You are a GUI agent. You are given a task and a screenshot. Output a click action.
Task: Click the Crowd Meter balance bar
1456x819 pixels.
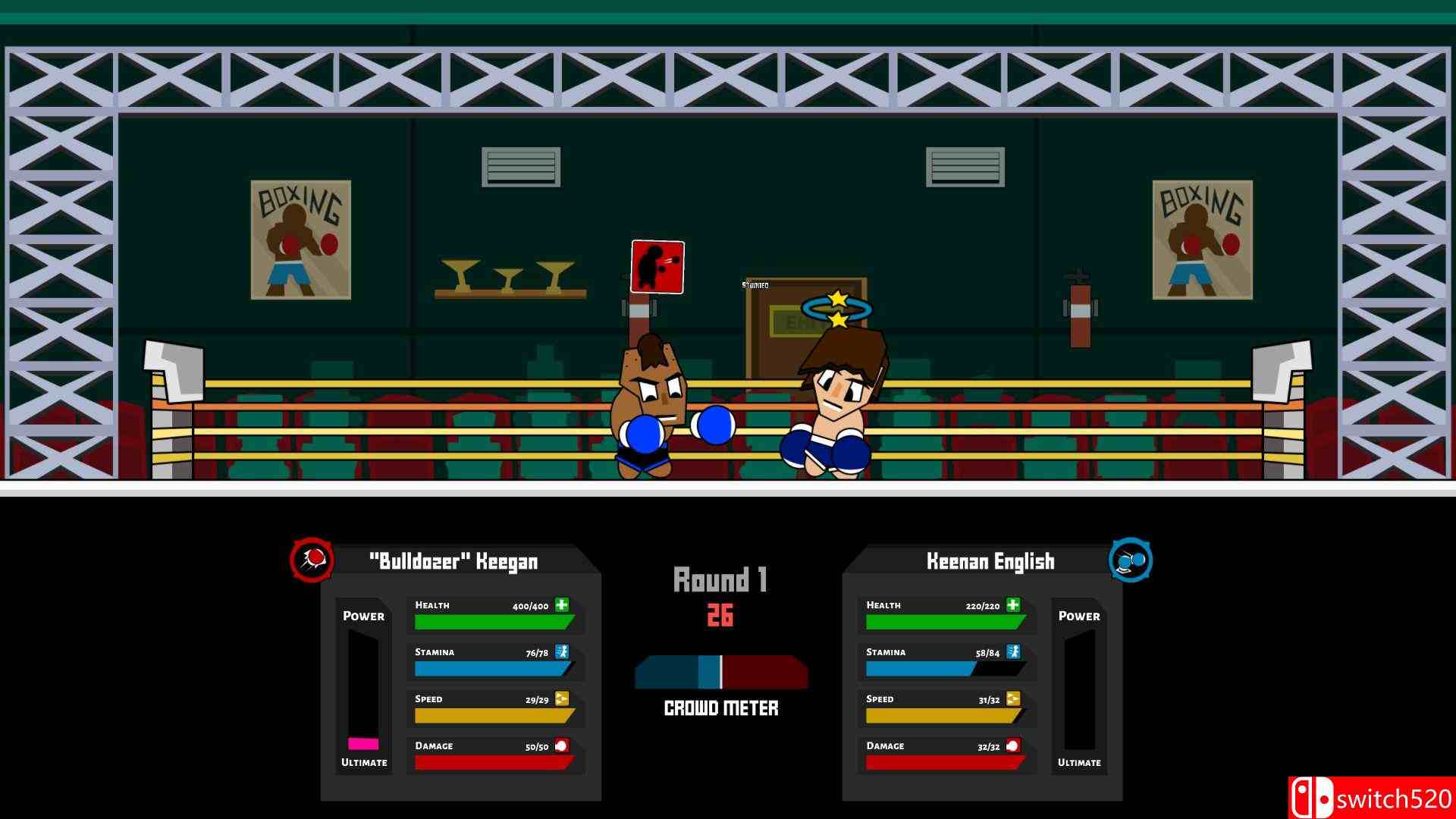(x=720, y=673)
